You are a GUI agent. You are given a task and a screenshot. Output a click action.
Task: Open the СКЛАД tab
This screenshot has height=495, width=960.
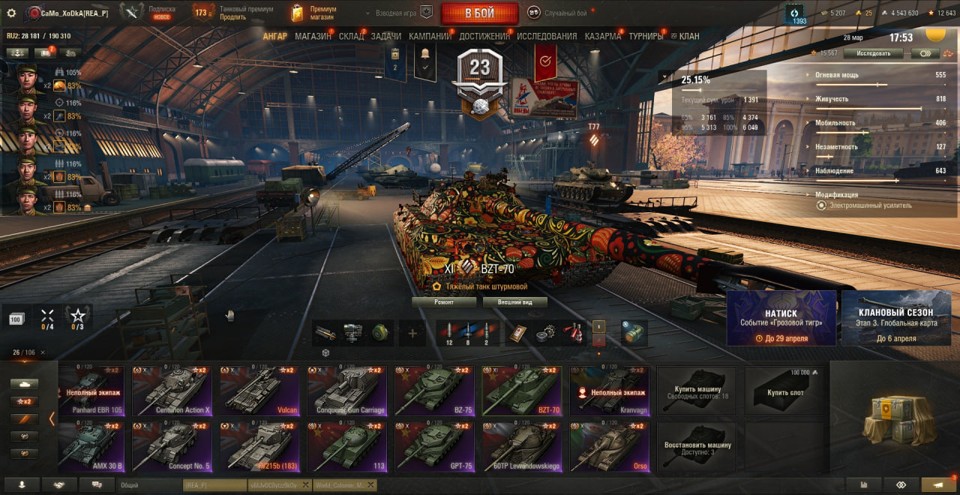[x=352, y=36]
